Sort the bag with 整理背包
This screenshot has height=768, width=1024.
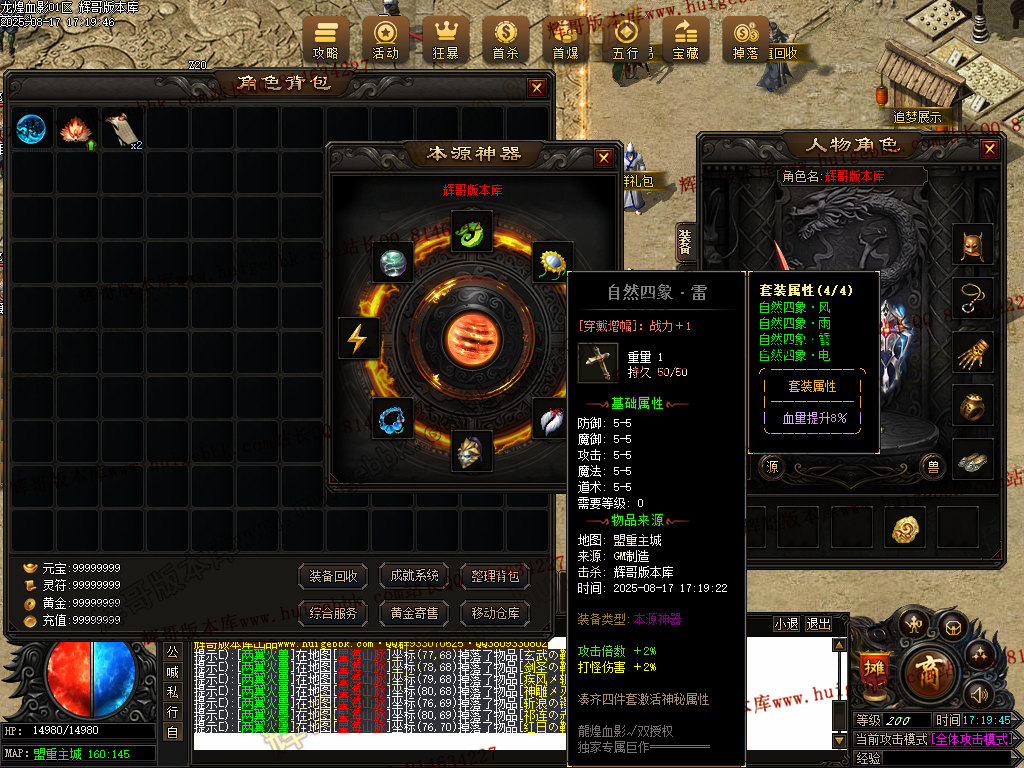click(x=495, y=576)
